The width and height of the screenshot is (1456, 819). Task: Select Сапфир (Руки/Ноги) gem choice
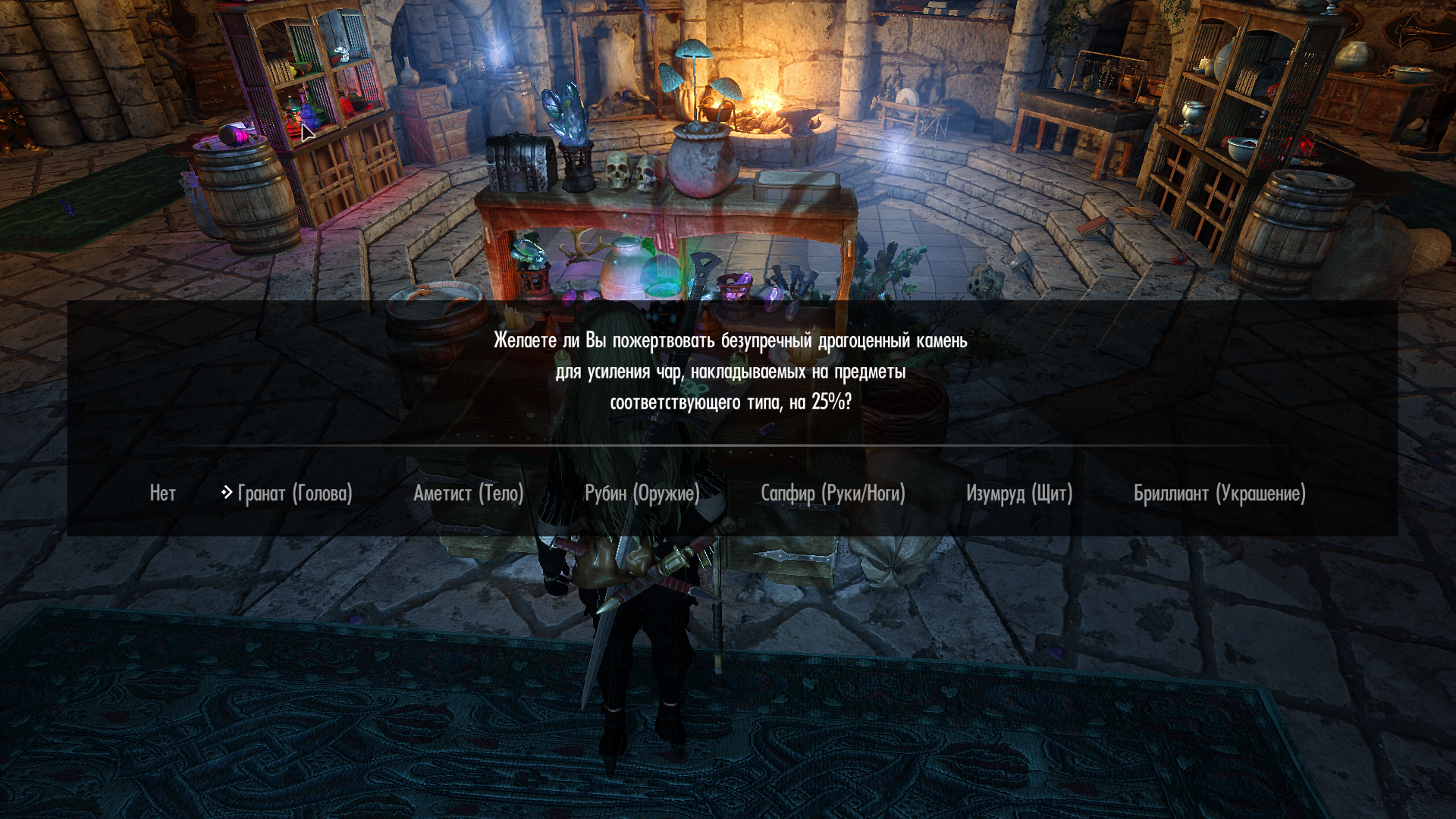[x=833, y=494]
